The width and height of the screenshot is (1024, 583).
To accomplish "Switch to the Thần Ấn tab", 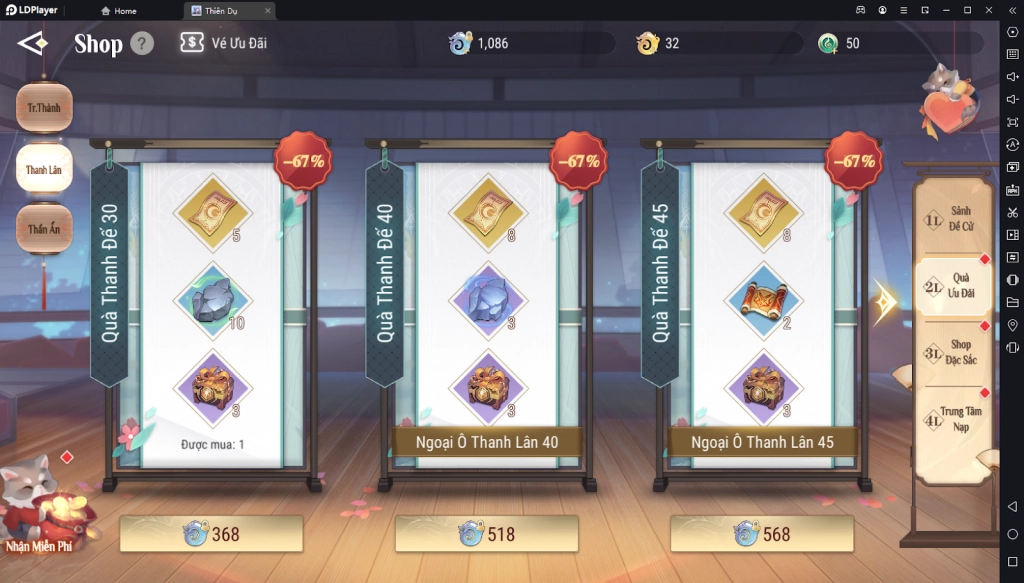I will 44,229.
